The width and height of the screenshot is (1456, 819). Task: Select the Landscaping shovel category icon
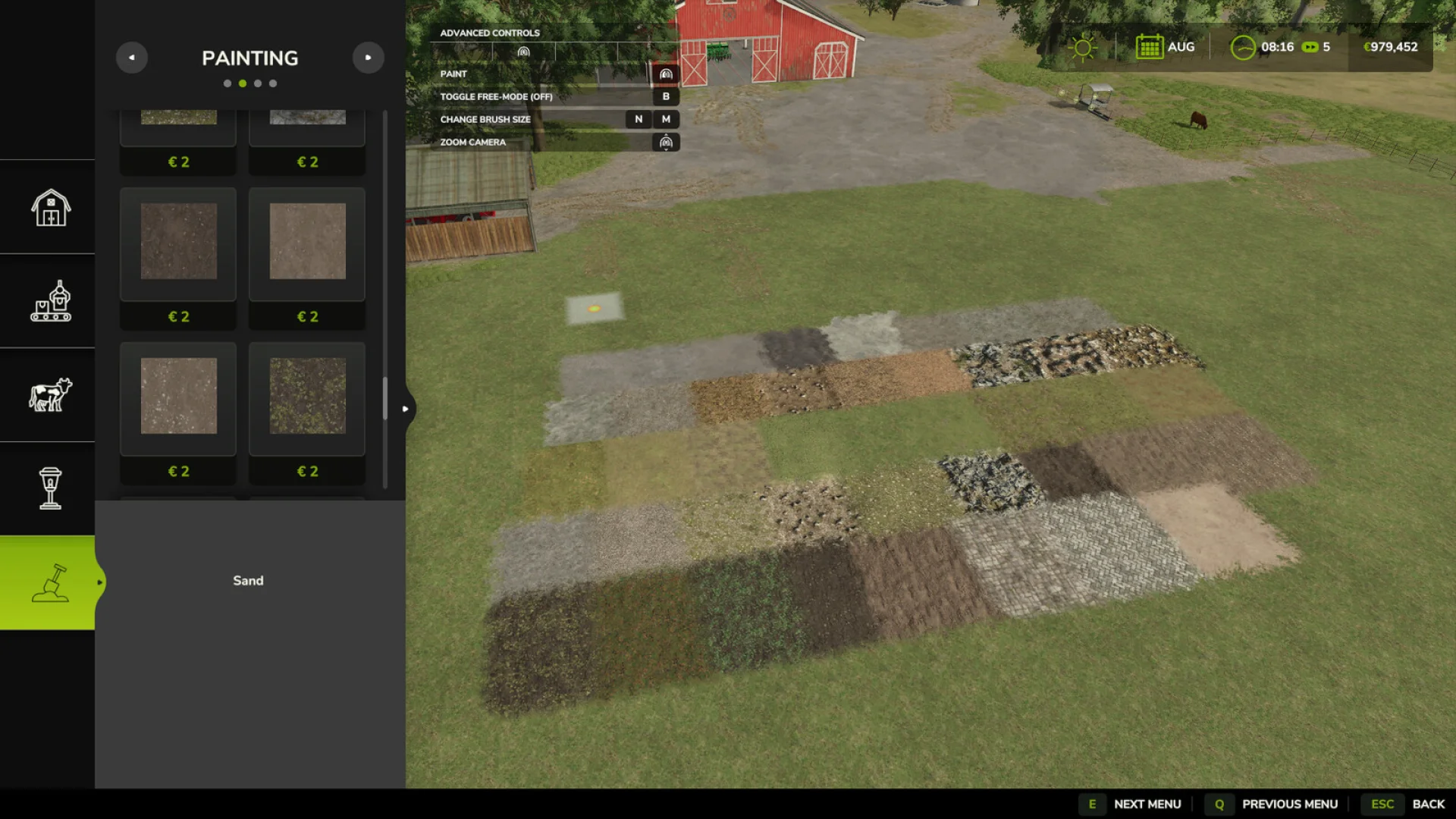point(48,581)
